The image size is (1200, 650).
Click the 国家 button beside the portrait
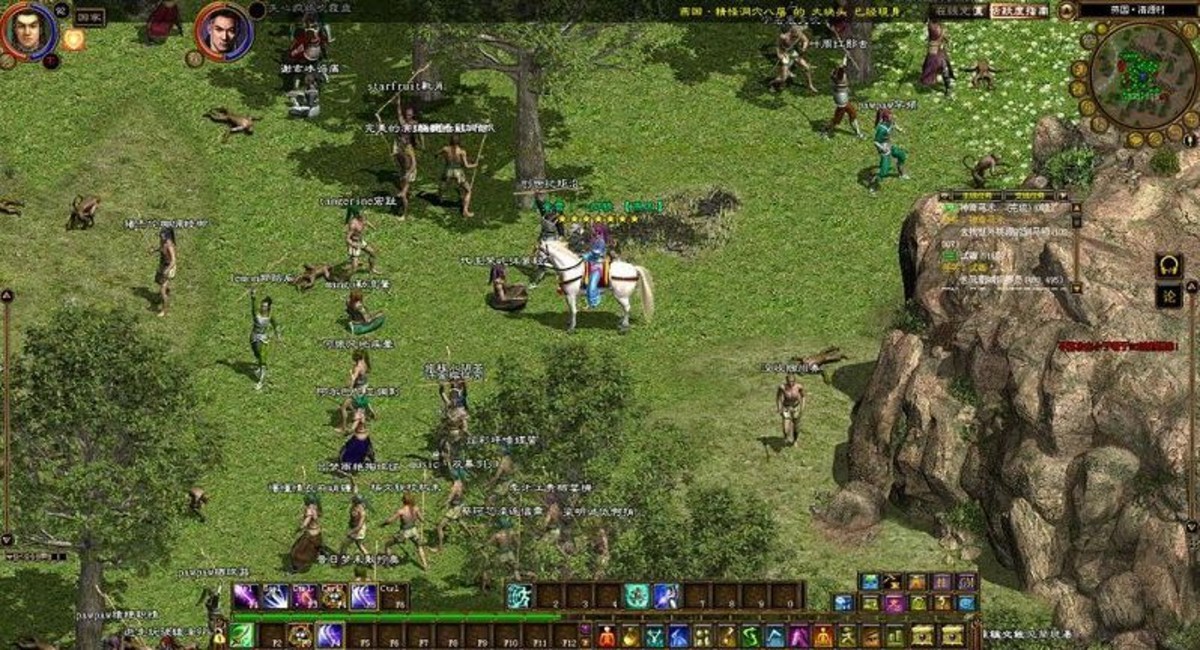tap(89, 16)
